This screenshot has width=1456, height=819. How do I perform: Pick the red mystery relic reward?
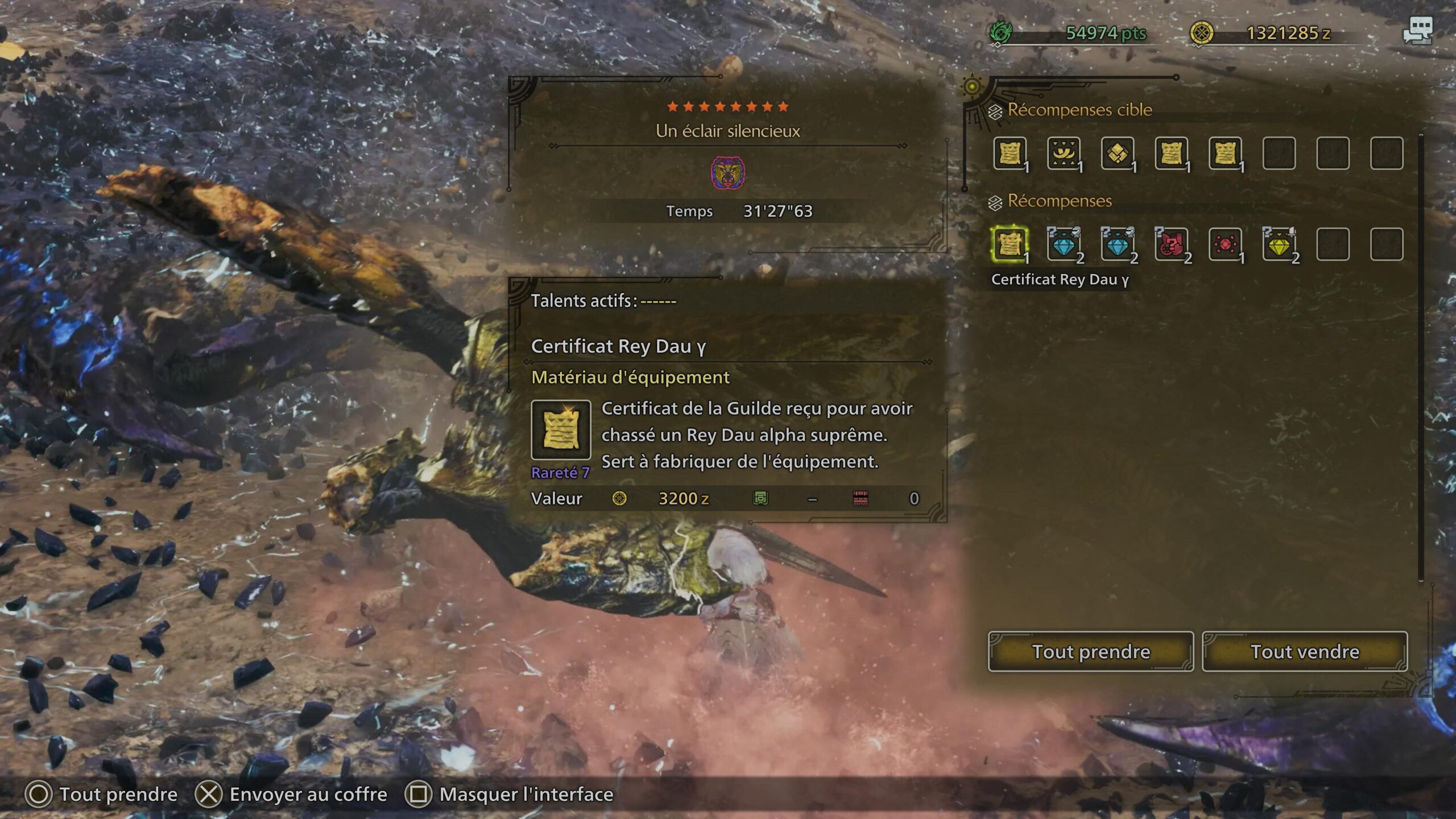(x=1171, y=245)
